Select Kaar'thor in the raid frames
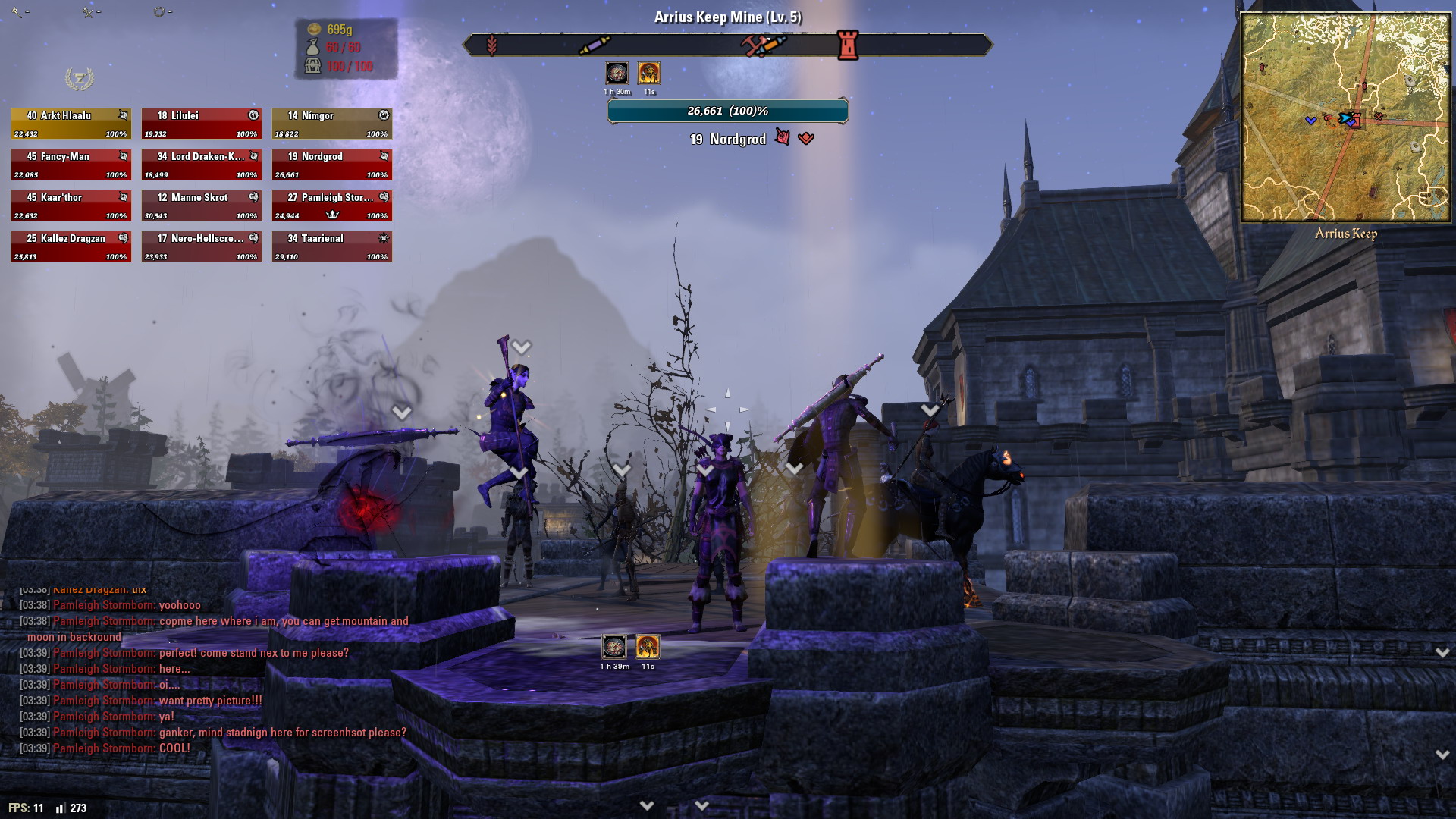The height and width of the screenshot is (819, 1456). [71, 206]
